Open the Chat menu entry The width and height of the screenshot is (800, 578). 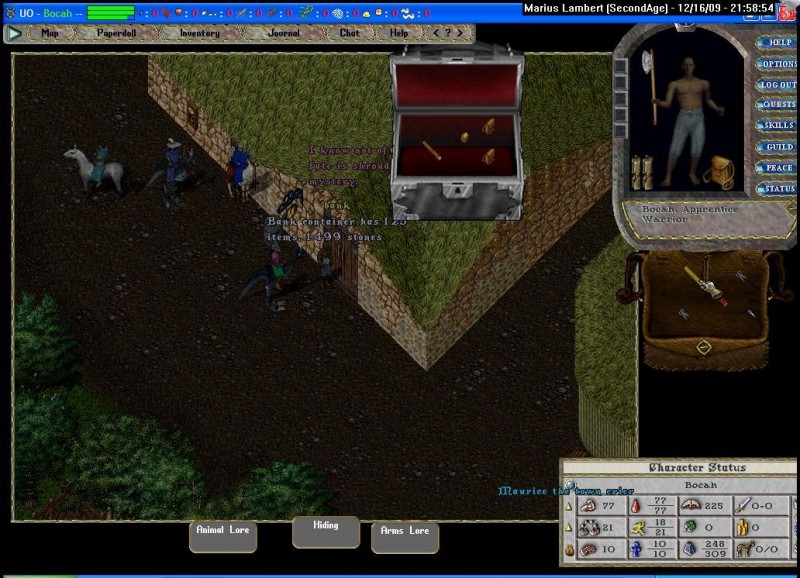[x=349, y=33]
